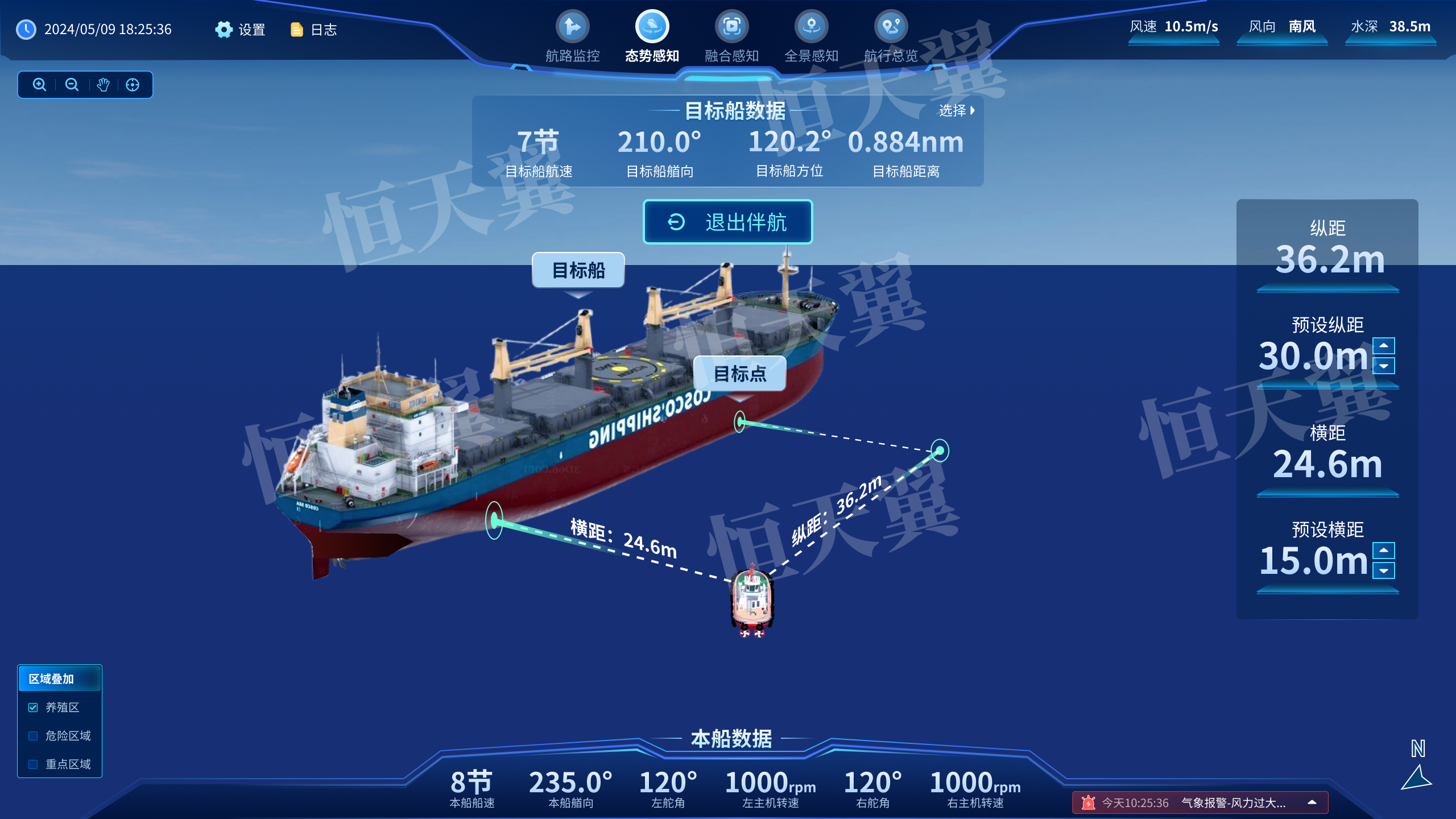Viewport: 1456px width, 819px height.
Task: Select the 态势感知 tab
Action: pos(652,36)
